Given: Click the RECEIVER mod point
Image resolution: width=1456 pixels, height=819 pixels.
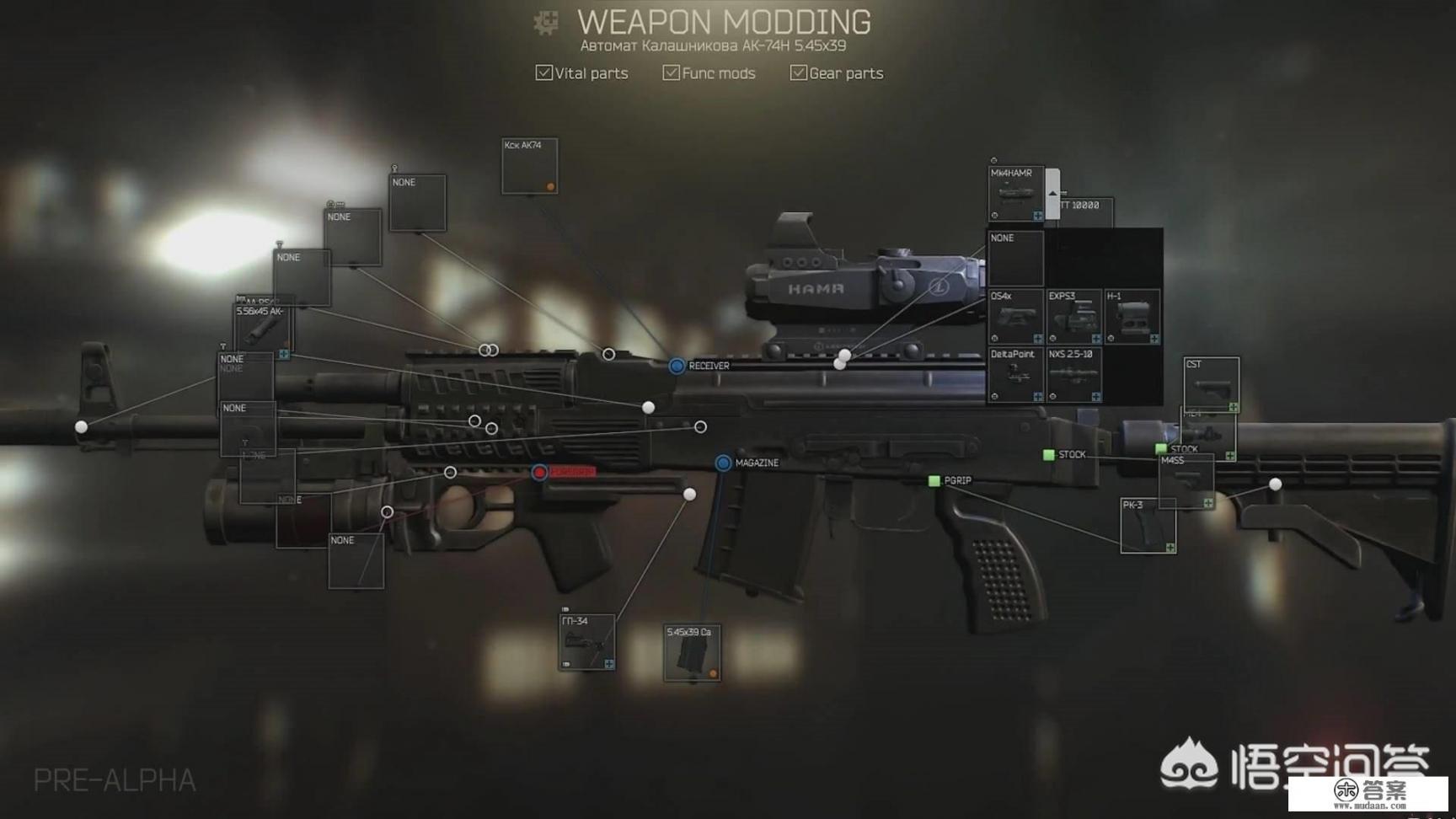Looking at the screenshot, I should coord(677,366).
